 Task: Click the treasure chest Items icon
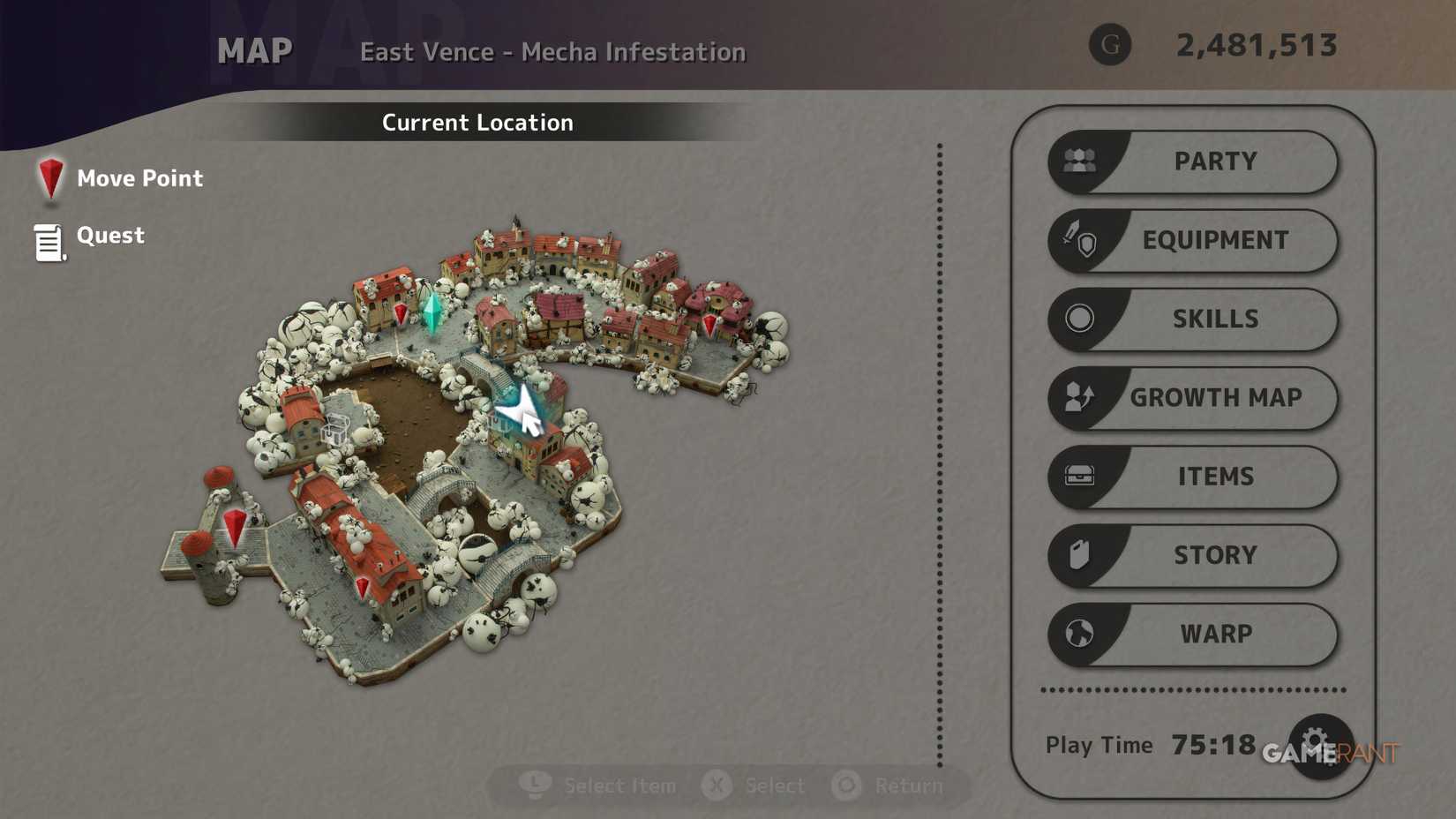[1078, 477]
